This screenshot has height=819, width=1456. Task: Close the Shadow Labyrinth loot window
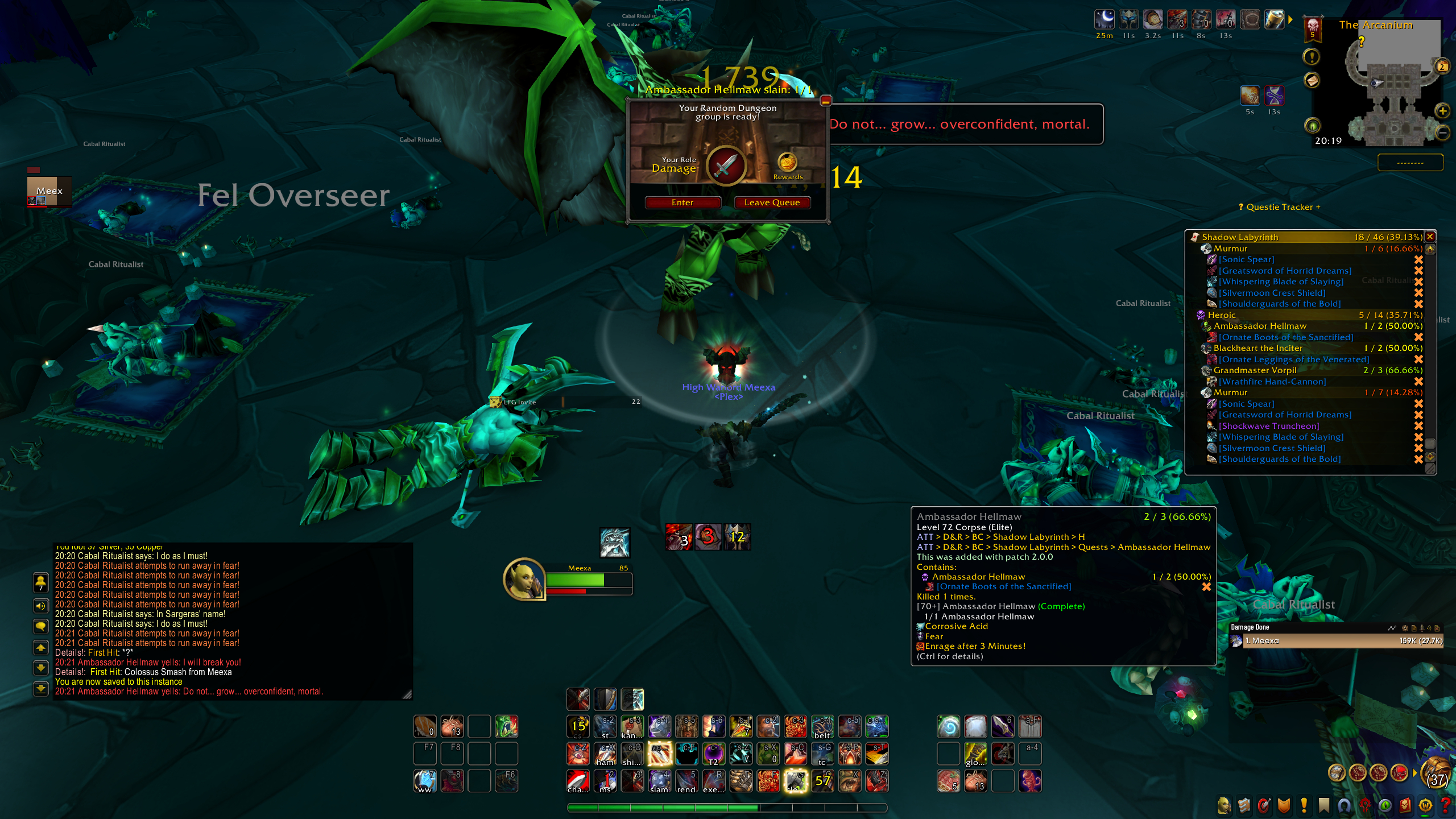[1430, 237]
